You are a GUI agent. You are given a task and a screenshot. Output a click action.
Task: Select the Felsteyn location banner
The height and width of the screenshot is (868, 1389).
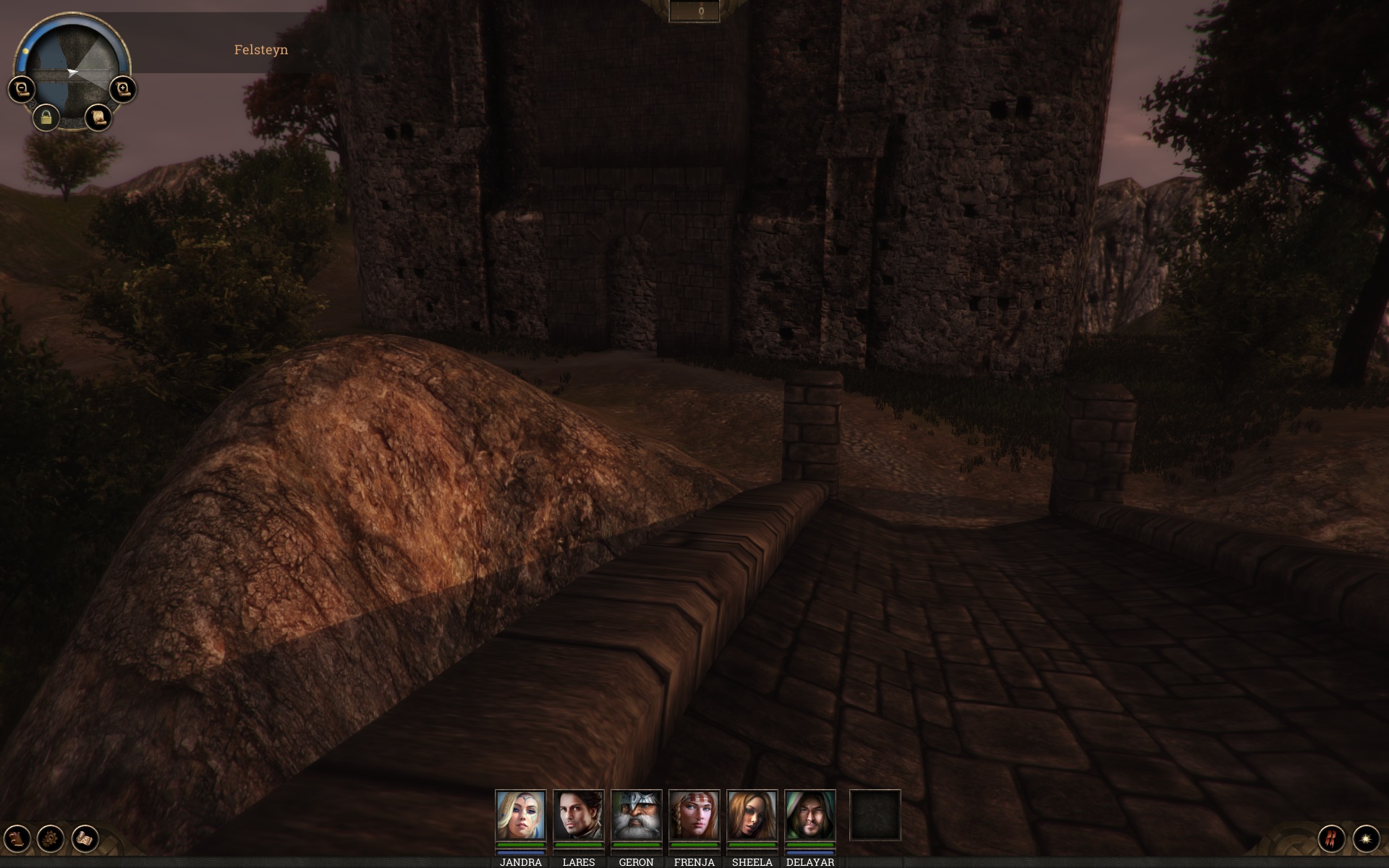(x=260, y=49)
